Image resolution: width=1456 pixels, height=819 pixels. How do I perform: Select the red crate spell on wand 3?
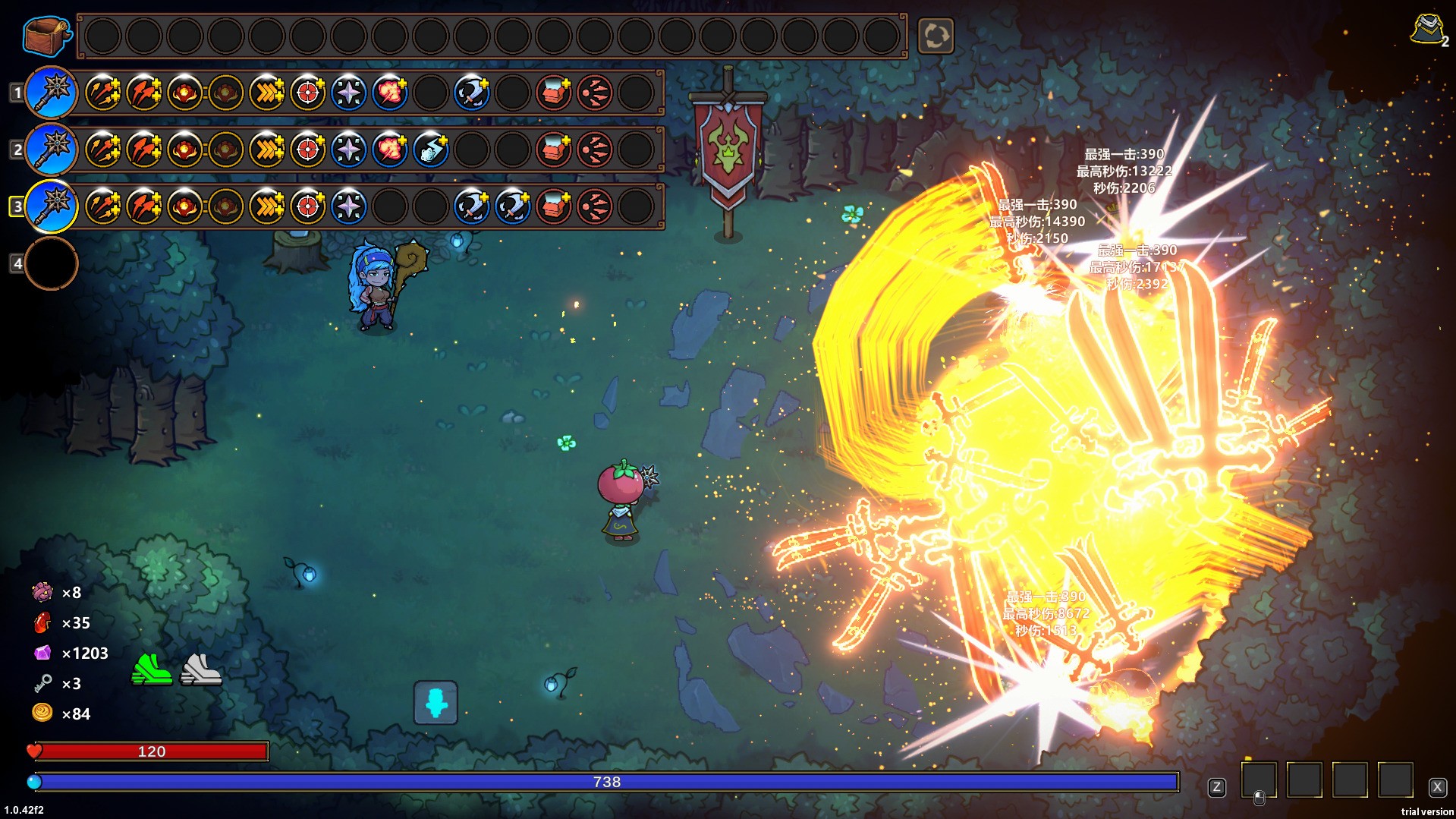[553, 206]
